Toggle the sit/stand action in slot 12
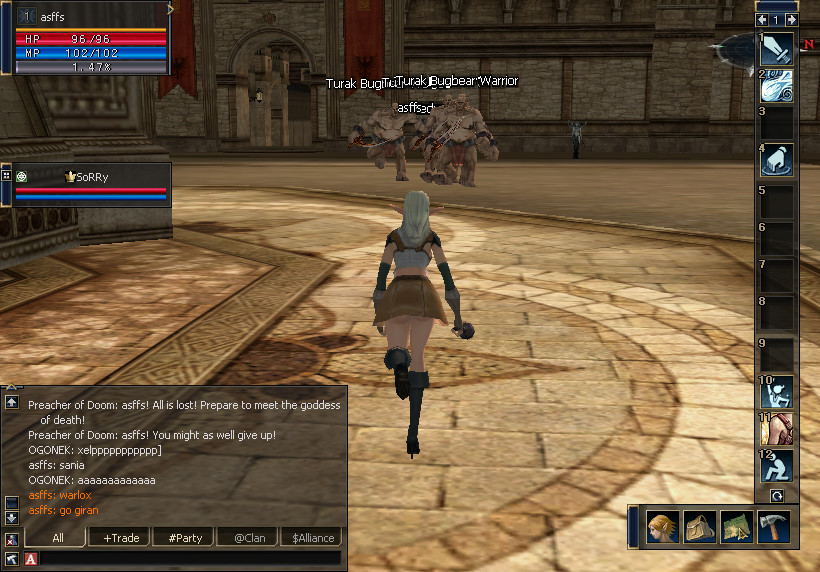The height and width of the screenshot is (572, 820). [777, 466]
